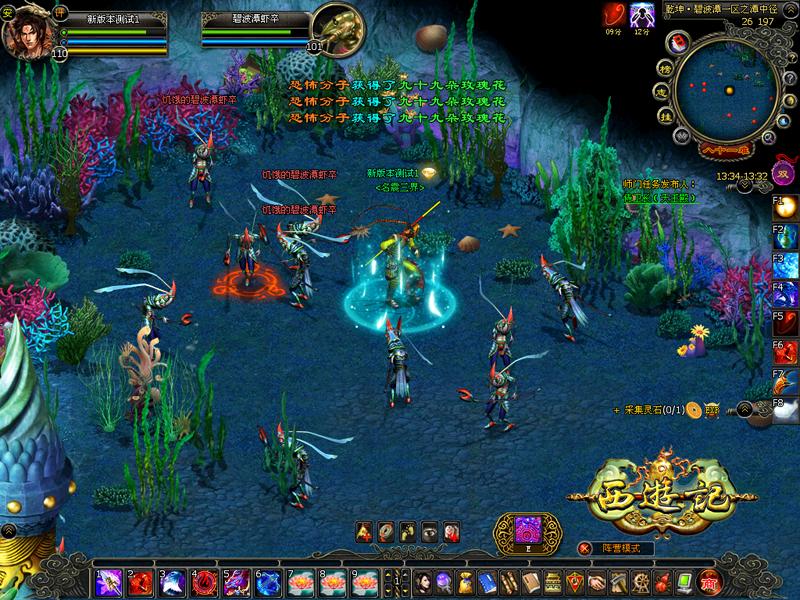Click the 榜 ranking button beside minimap
800x600 pixels.
(x=663, y=72)
